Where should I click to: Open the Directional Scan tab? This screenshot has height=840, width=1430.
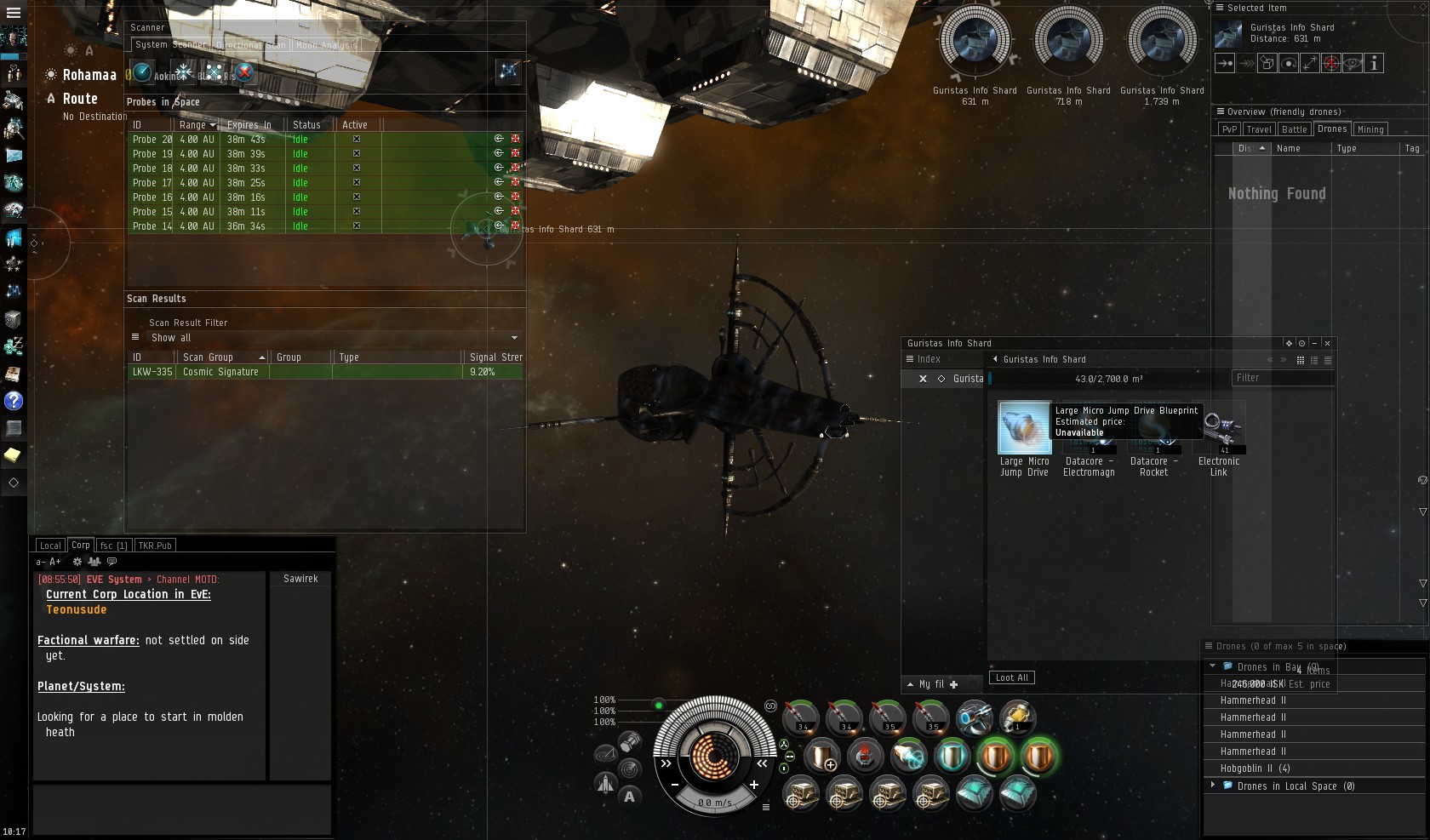pos(251,45)
